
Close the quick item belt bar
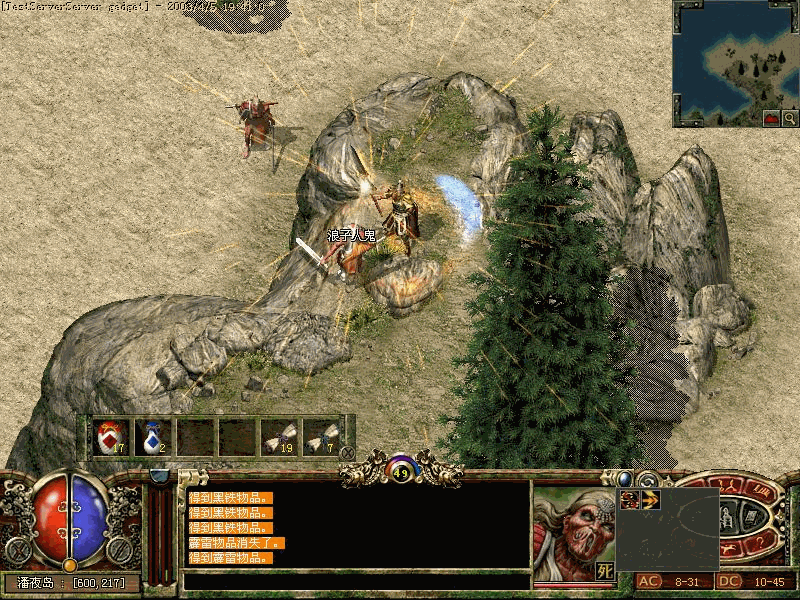347,452
